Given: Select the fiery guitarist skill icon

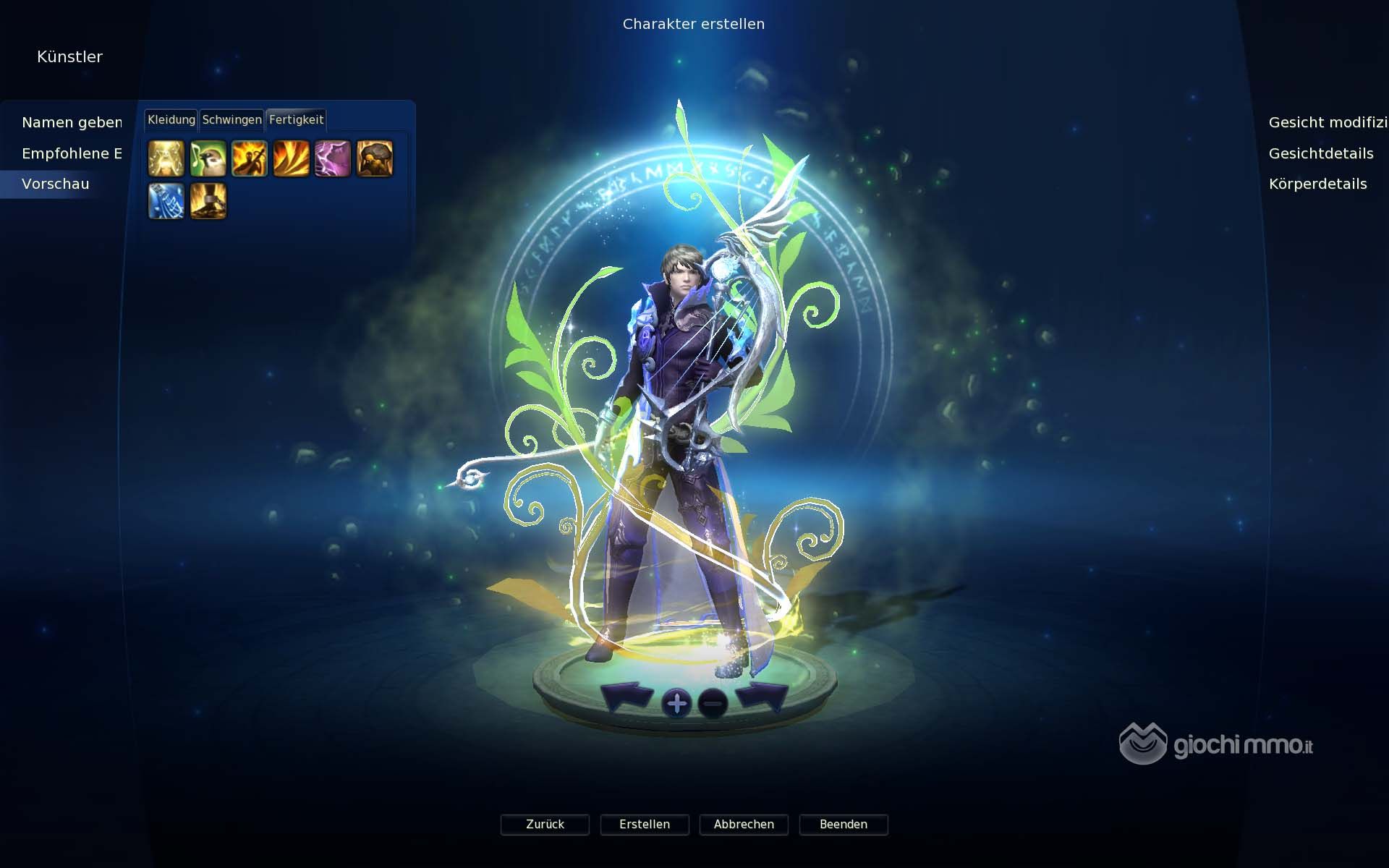Looking at the screenshot, I should [x=250, y=158].
